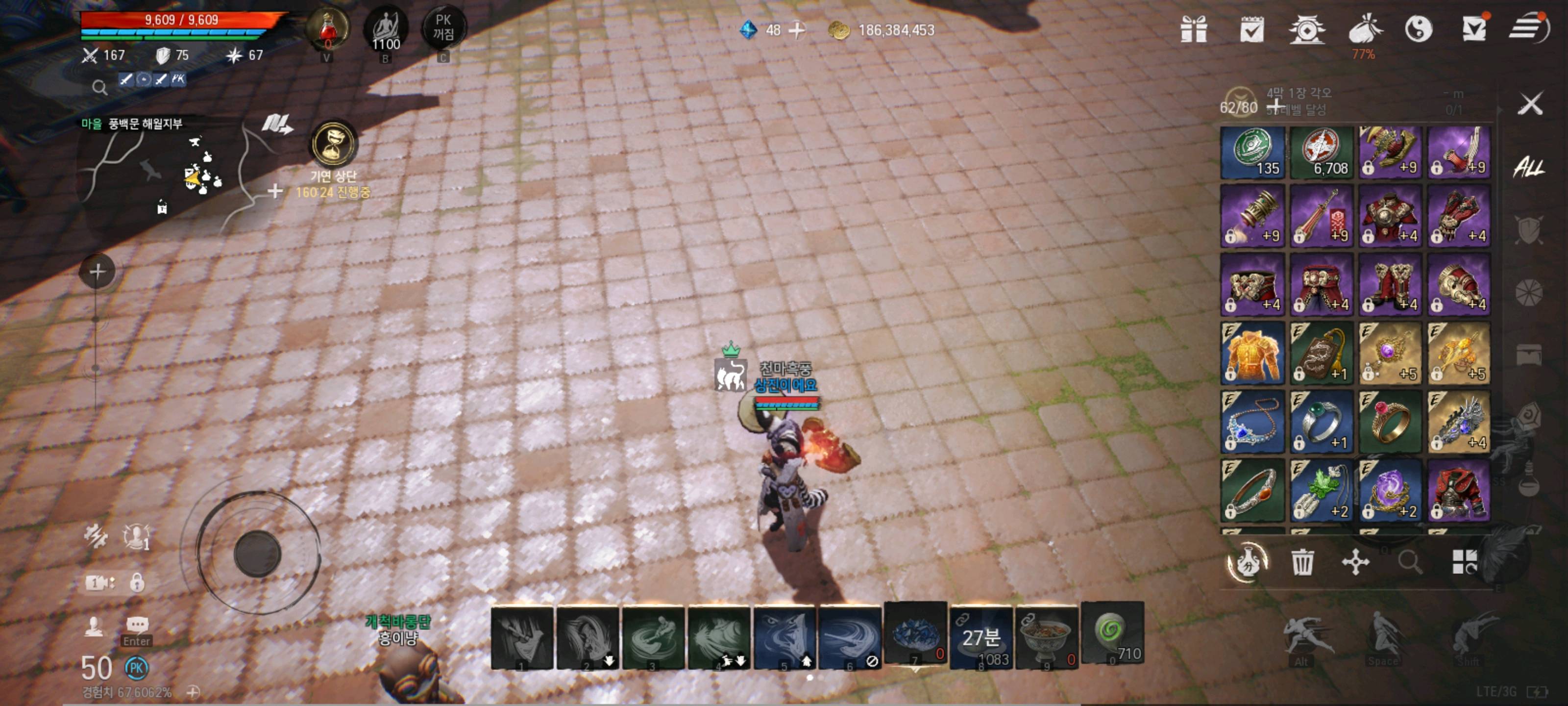Viewport: 1568px width, 706px height.
Task: Open the daily checklist calendar icon
Action: (1251, 29)
